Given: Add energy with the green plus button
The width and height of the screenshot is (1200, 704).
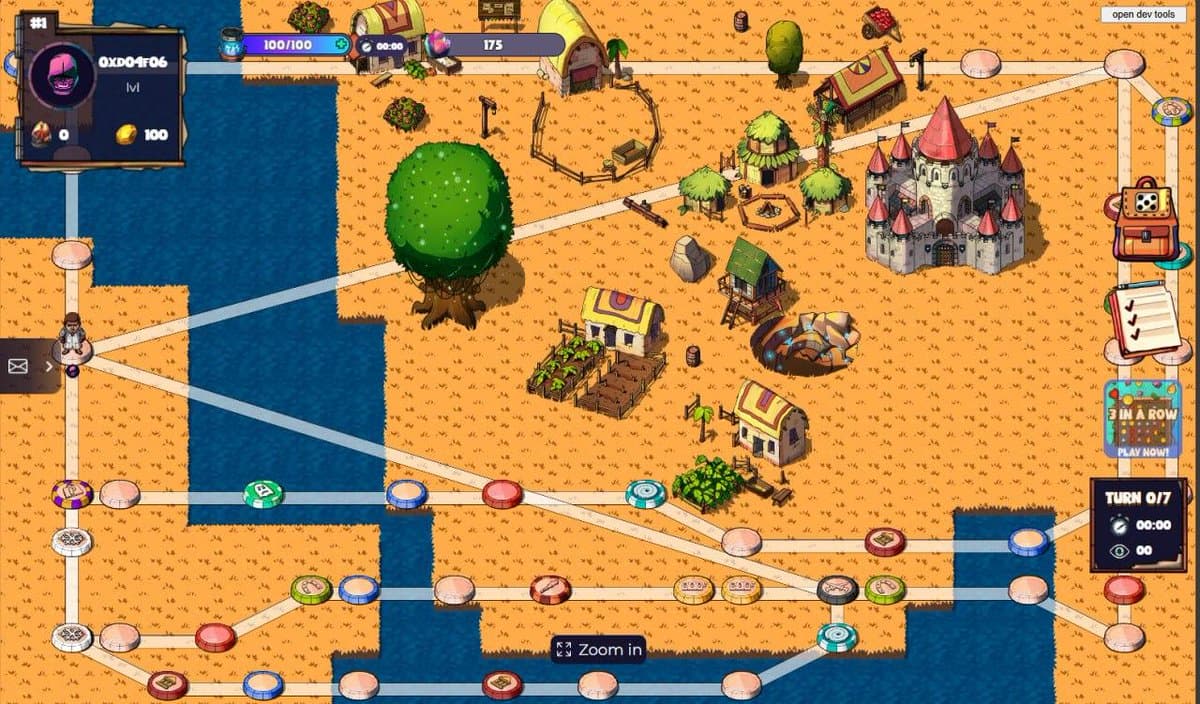Looking at the screenshot, I should click(342, 45).
